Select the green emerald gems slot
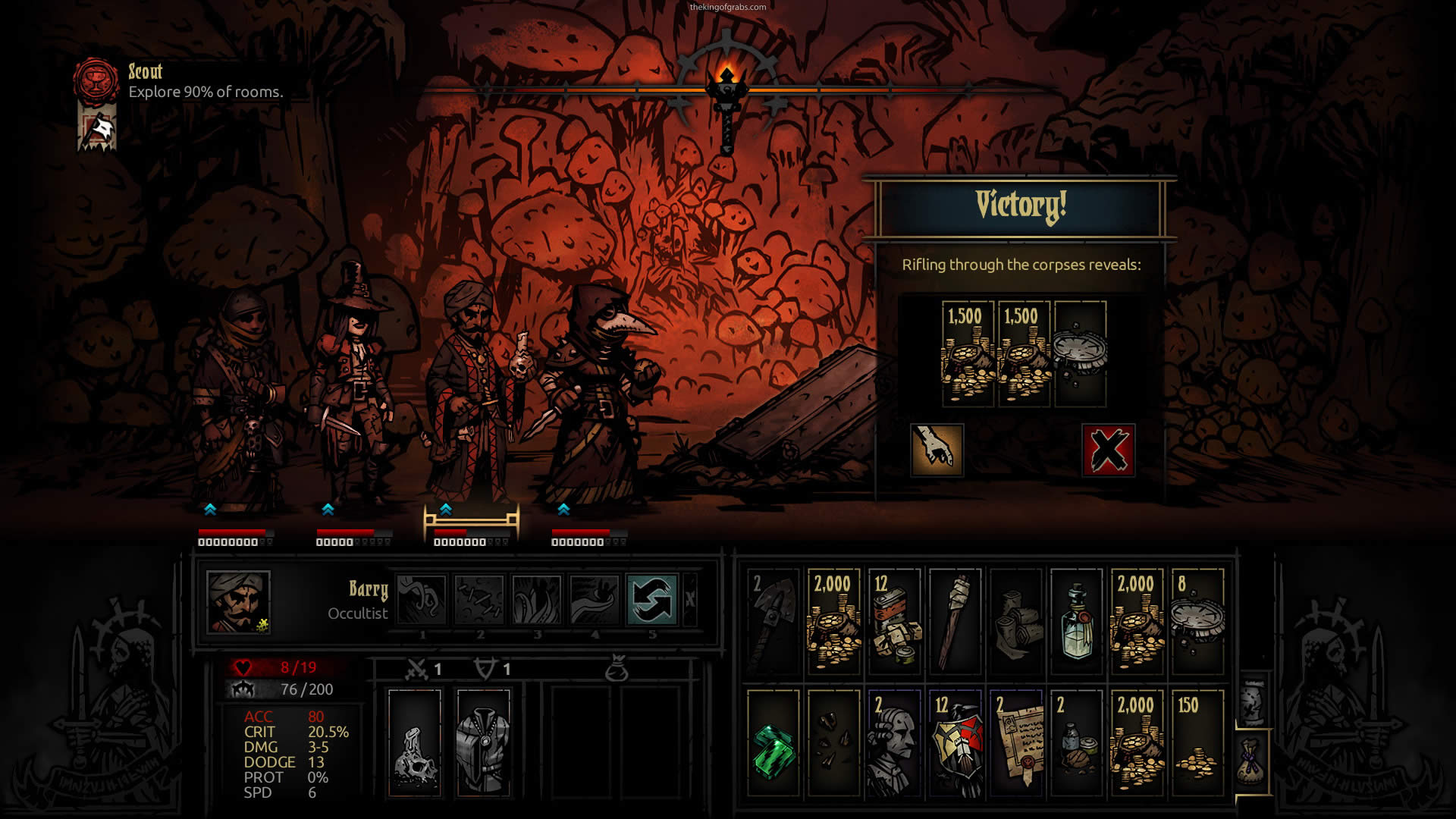 [773, 742]
